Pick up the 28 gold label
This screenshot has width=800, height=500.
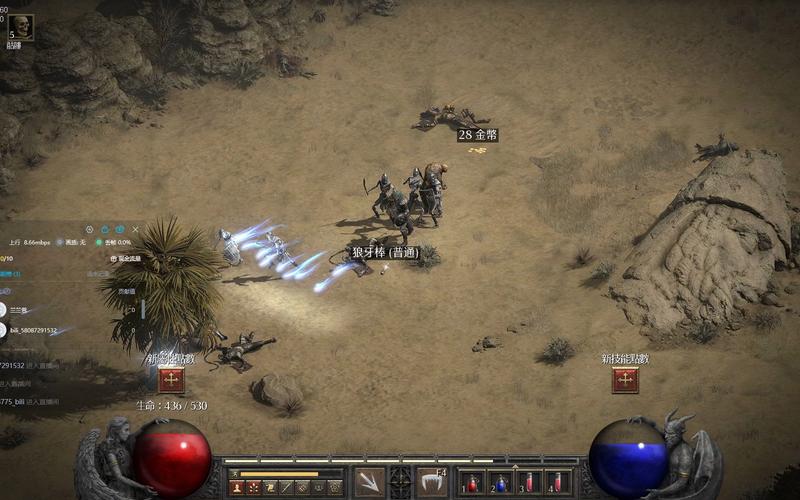click(x=477, y=135)
